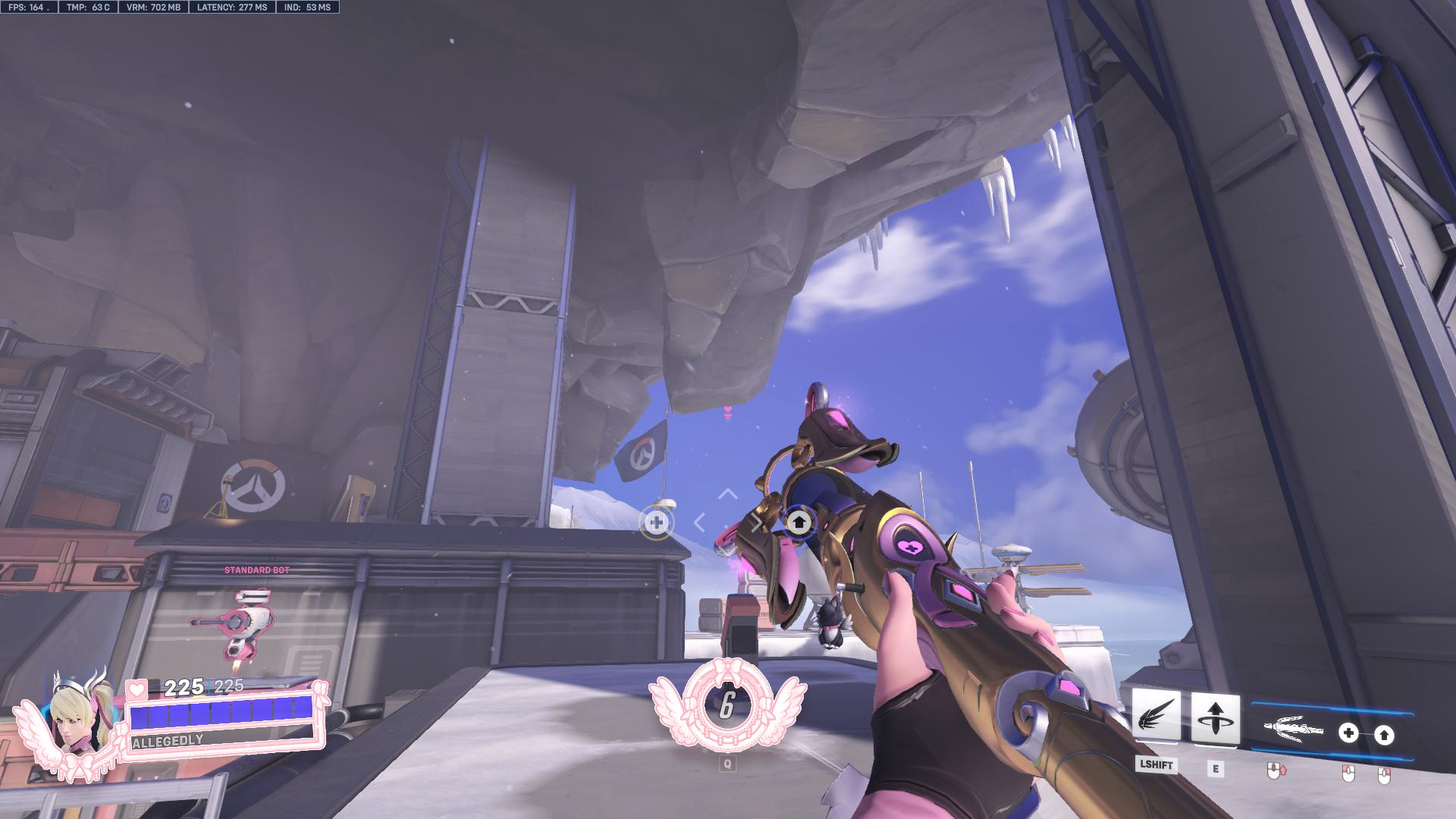
Task: Open the Q ultimate key indicator
Action: [x=727, y=764]
